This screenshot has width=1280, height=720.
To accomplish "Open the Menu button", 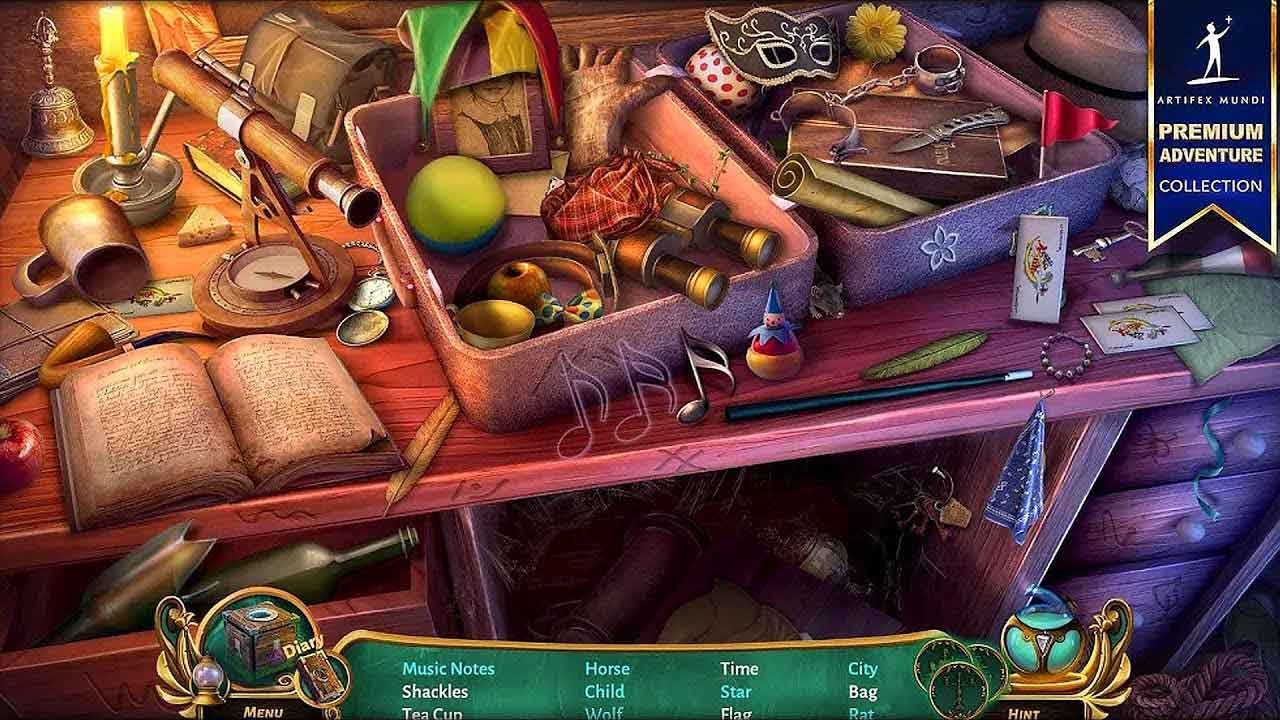I will click(x=263, y=711).
